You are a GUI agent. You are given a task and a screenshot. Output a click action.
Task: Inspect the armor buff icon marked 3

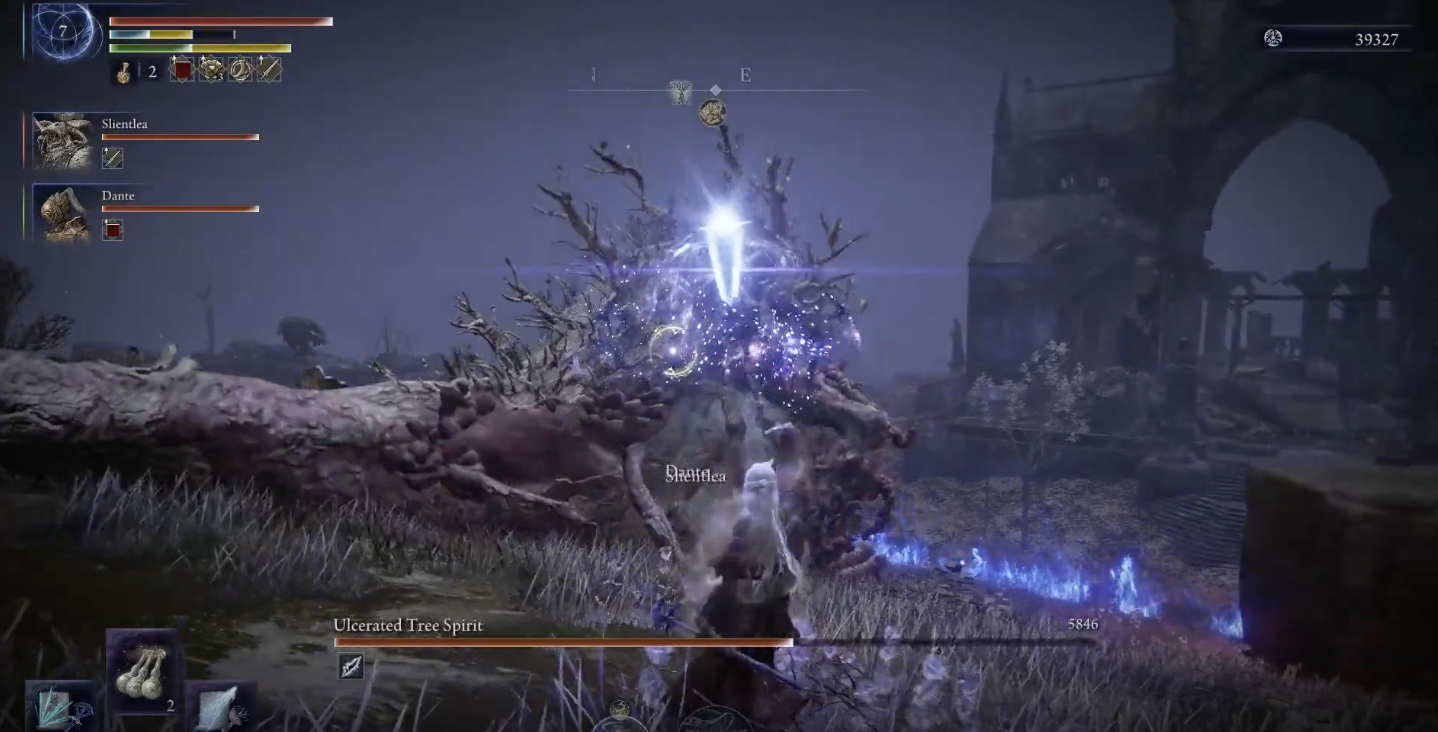pyautogui.click(x=211, y=69)
